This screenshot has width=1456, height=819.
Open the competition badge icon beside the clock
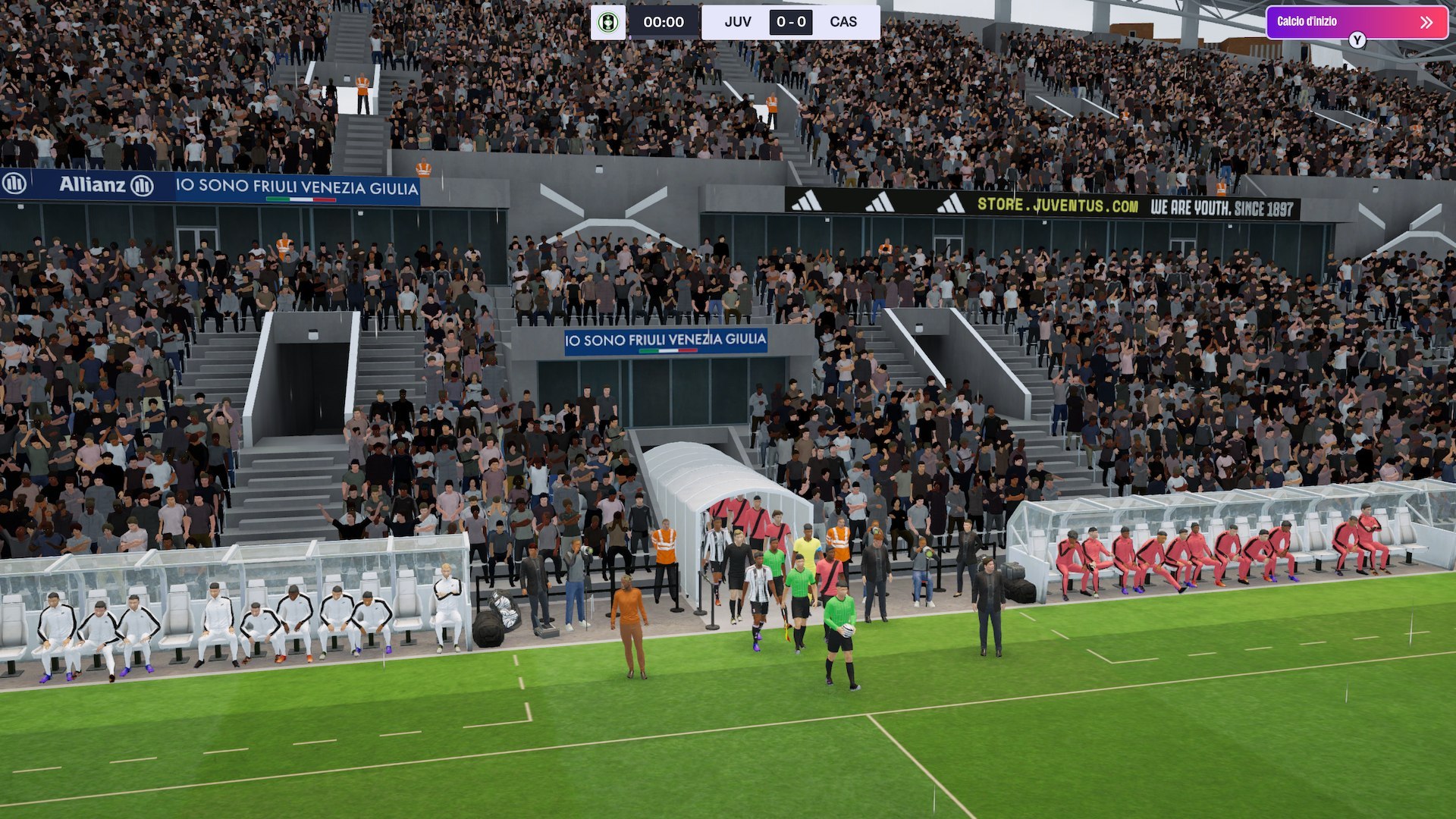[x=608, y=22]
